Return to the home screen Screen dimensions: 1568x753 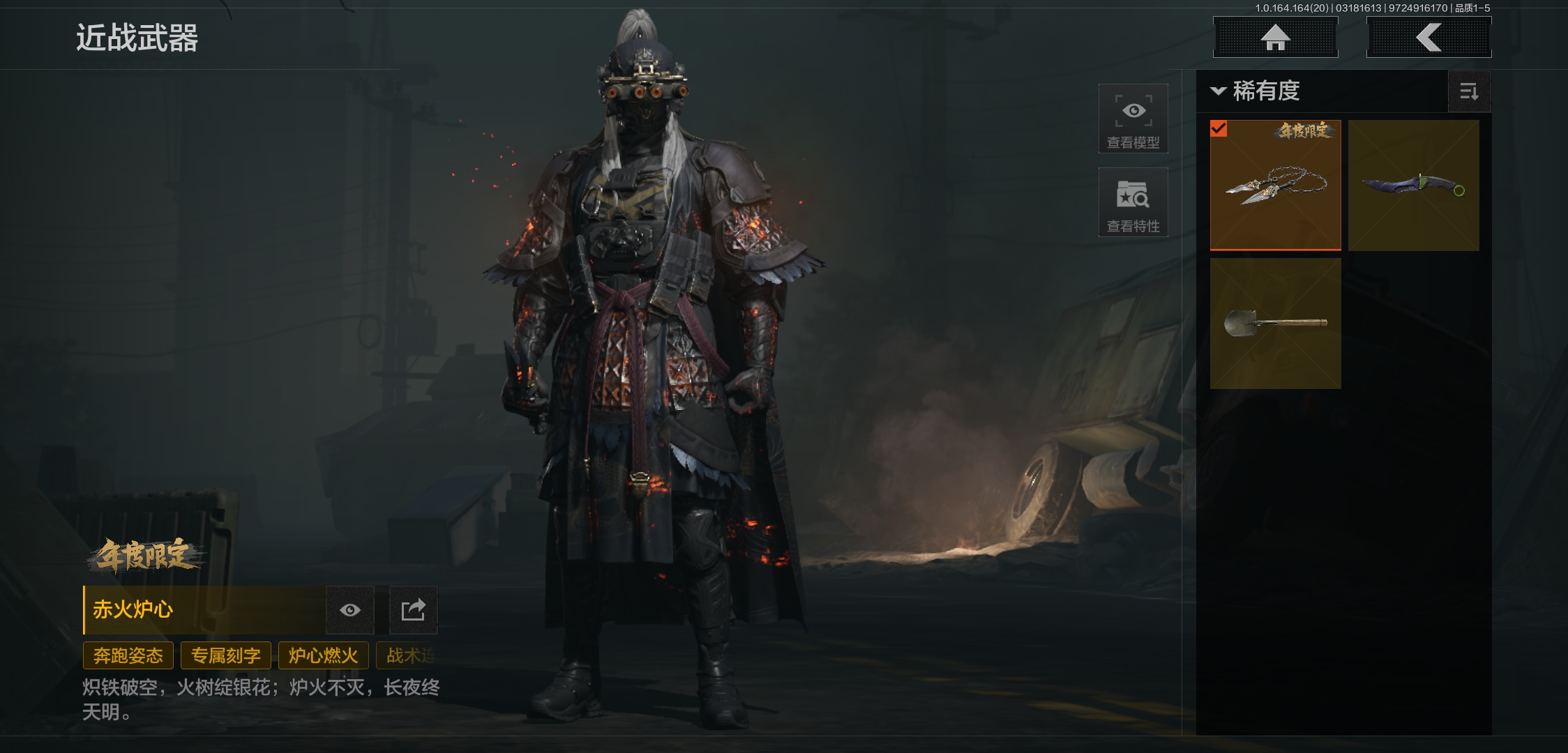1275,38
